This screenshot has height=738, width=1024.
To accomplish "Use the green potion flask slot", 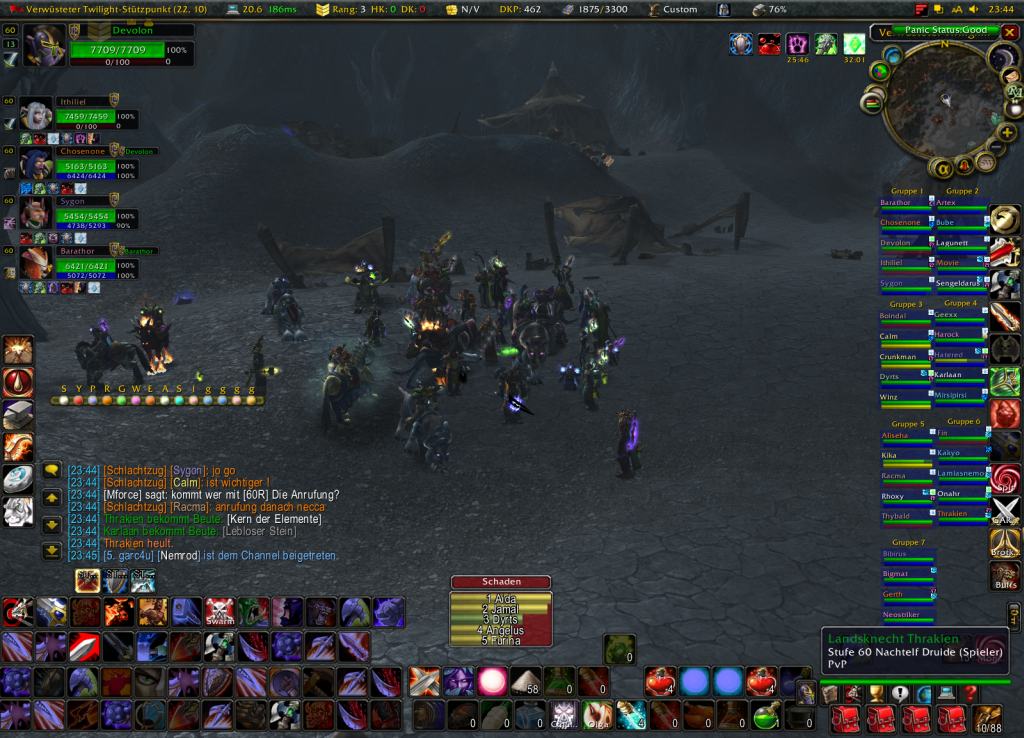I will pos(767,715).
